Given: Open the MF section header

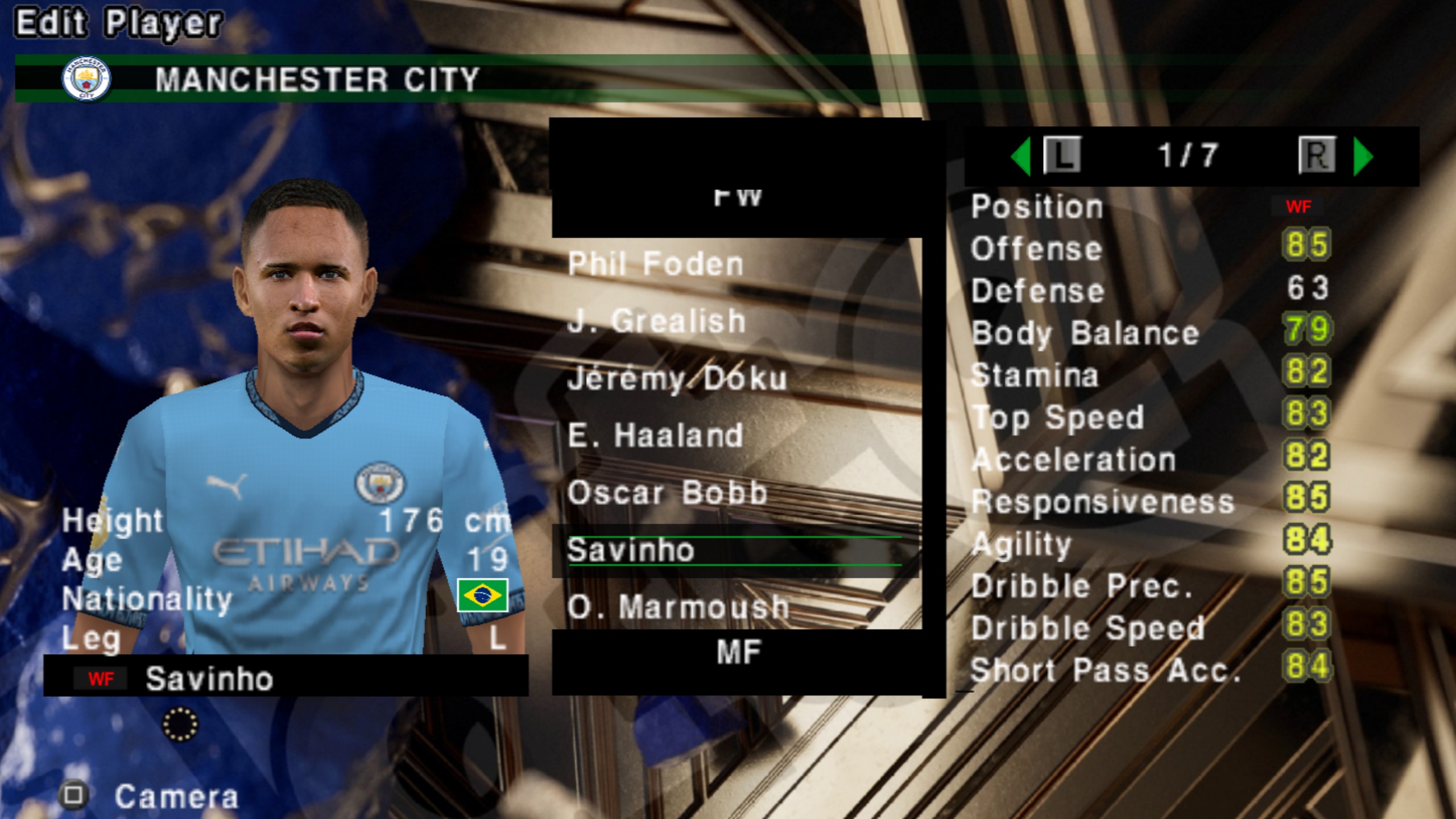Looking at the screenshot, I should pos(738,652).
